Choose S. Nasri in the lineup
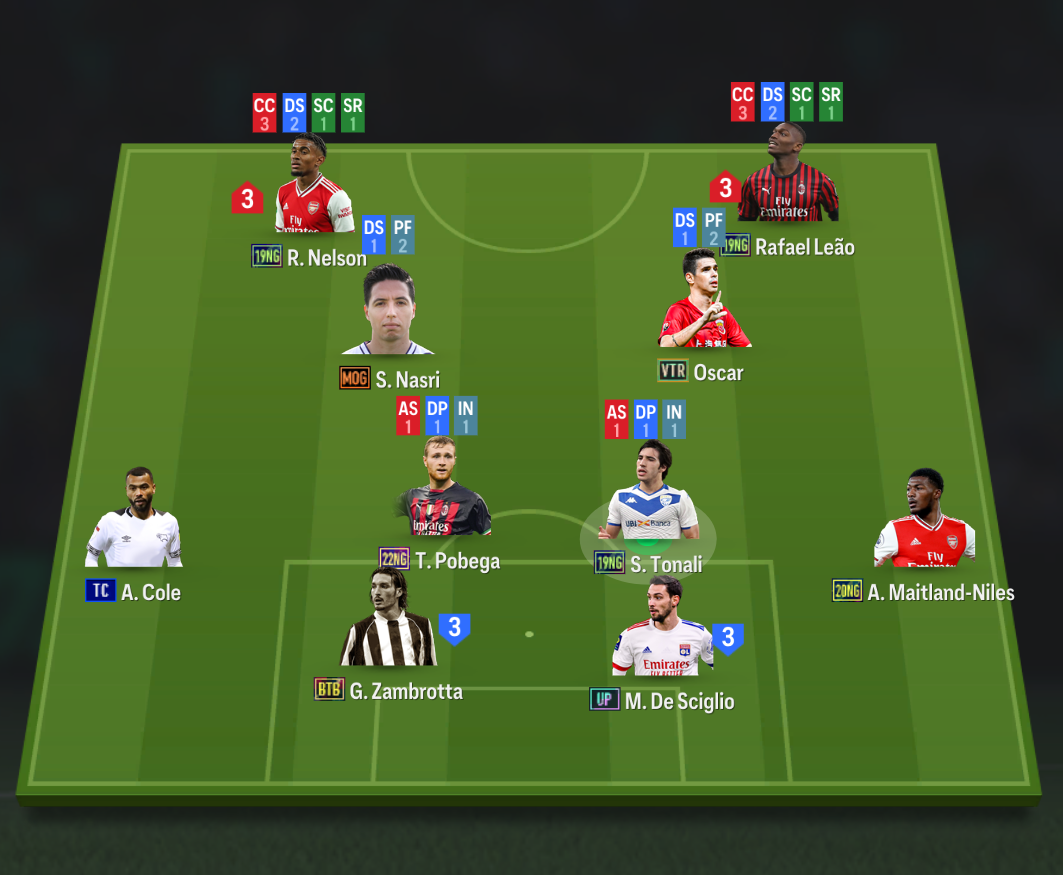Image resolution: width=1063 pixels, height=875 pixels. pos(388,312)
